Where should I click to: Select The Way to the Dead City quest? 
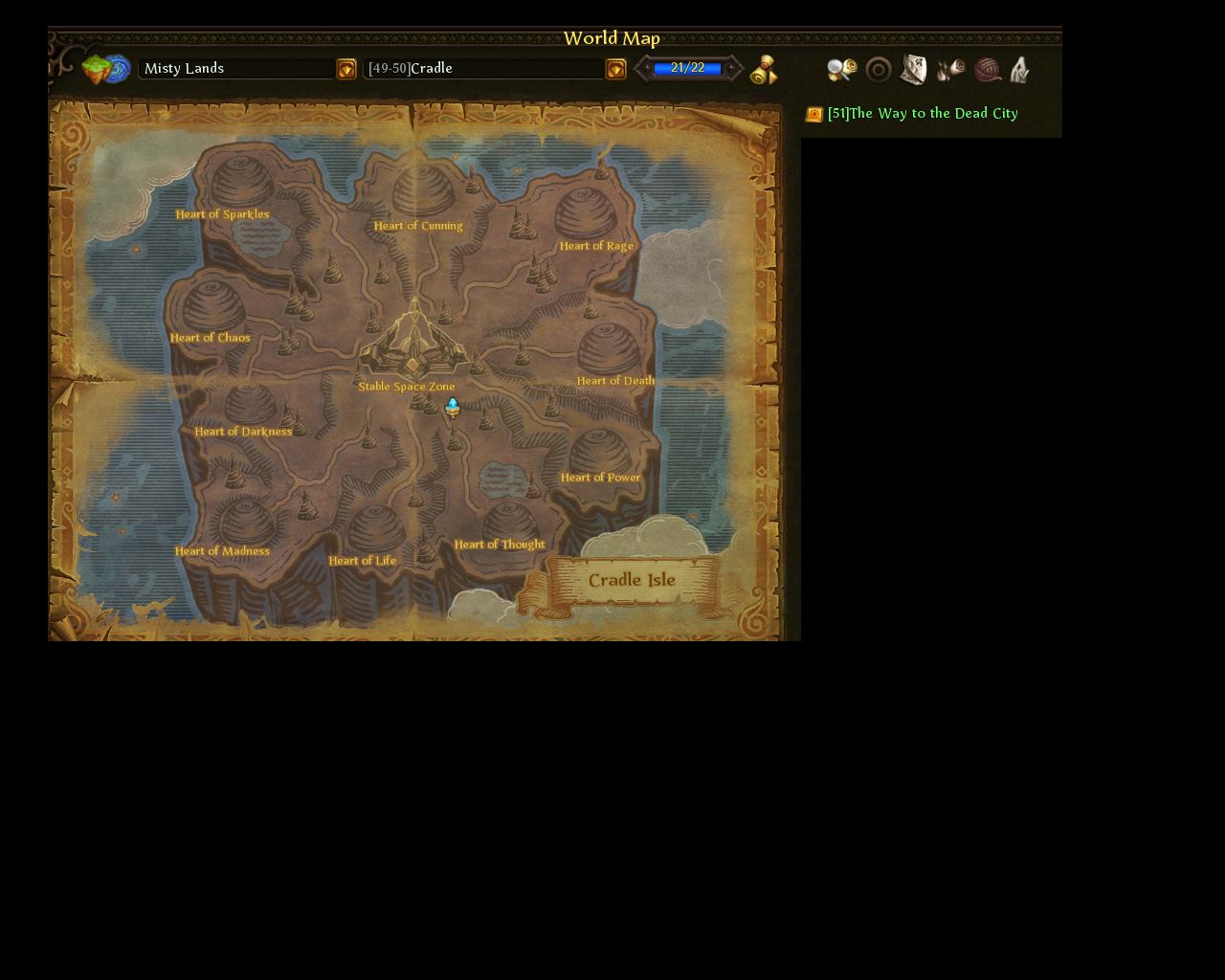coord(922,114)
